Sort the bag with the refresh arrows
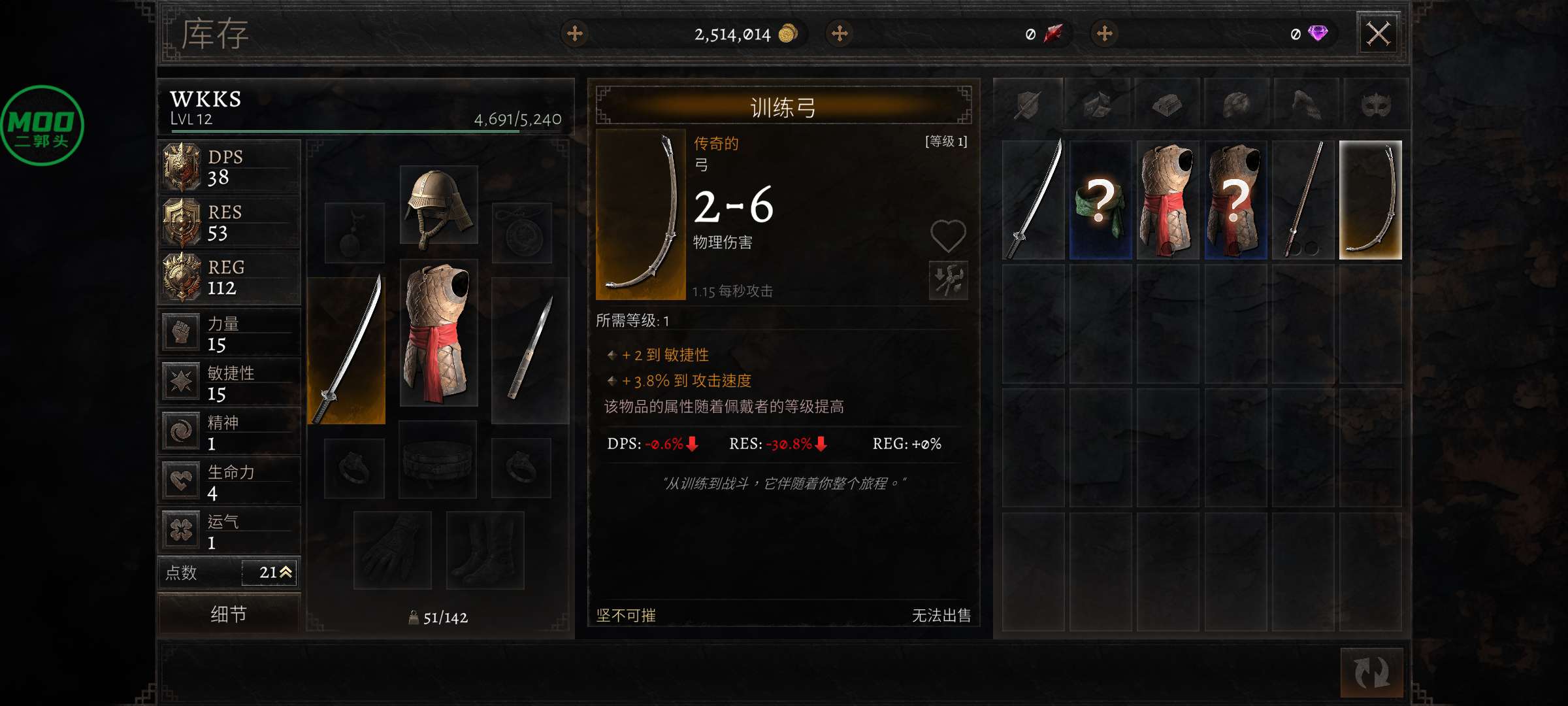The image size is (1568, 706). [x=1371, y=672]
